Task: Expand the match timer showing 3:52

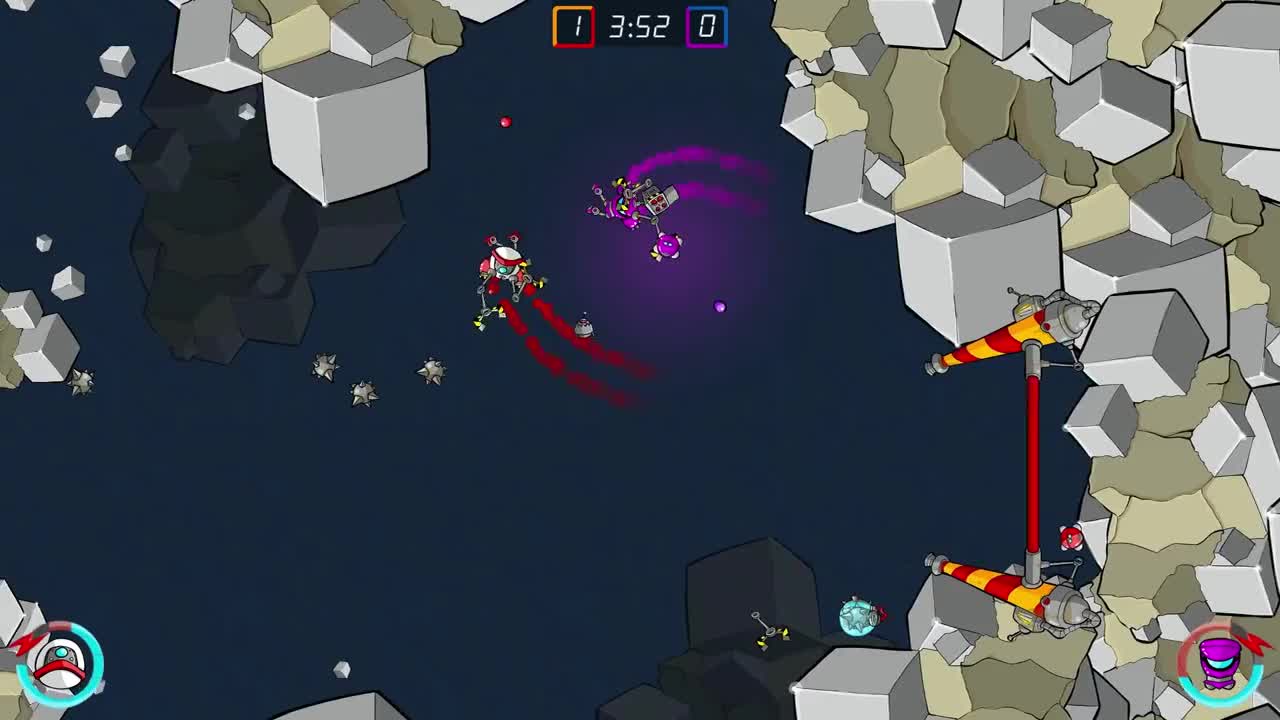Action: point(640,26)
